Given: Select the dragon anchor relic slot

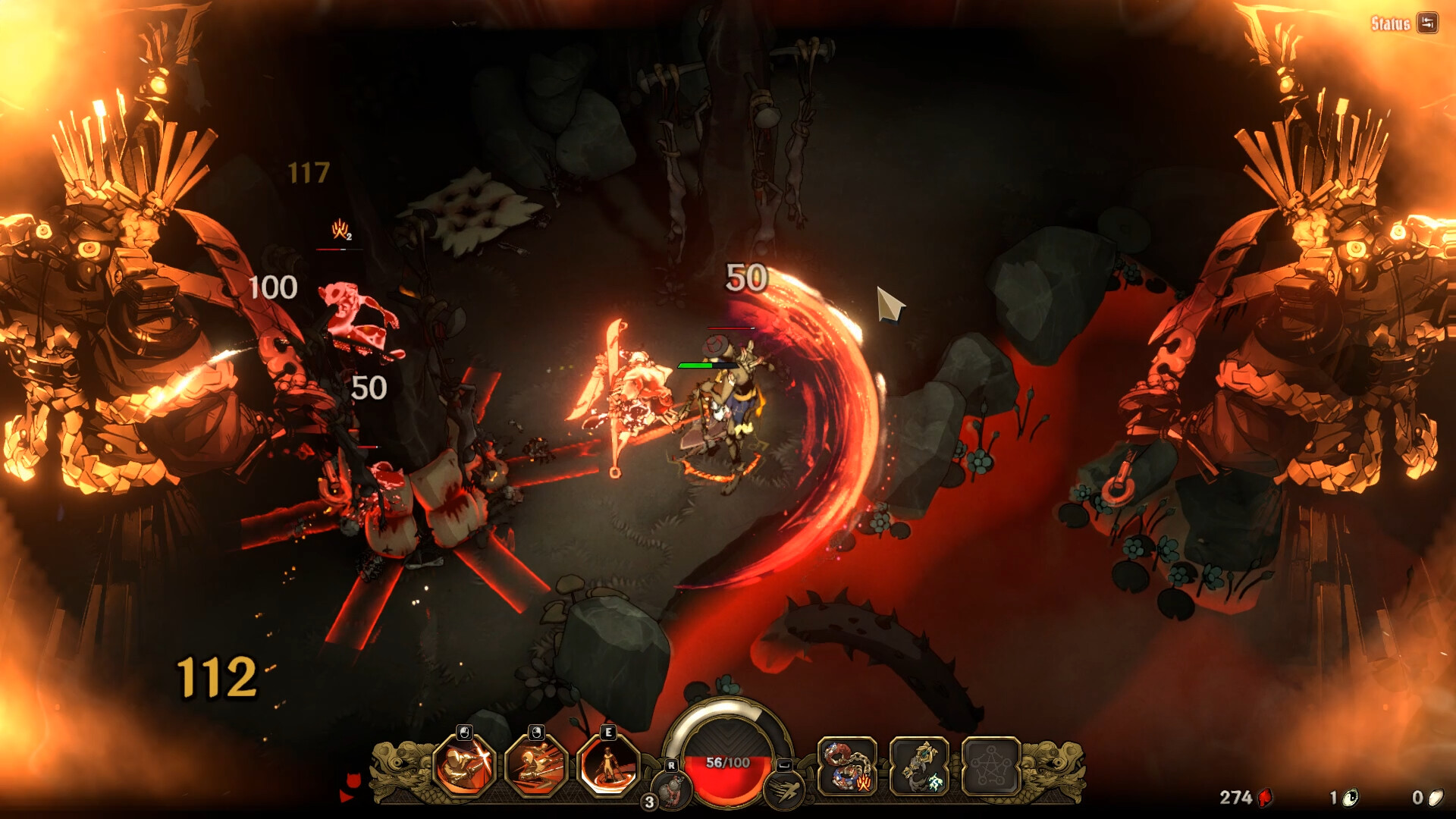Looking at the screenshot, I should [919, 766].
